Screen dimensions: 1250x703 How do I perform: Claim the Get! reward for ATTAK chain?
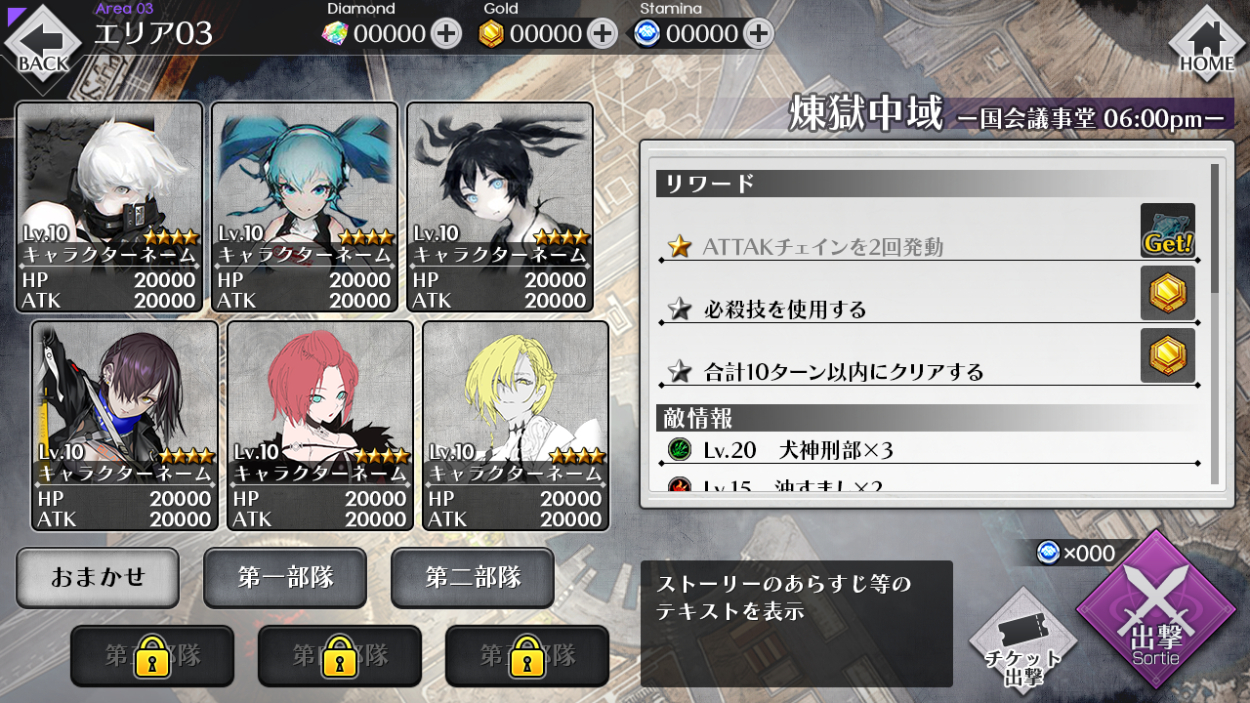[1167, 231]
